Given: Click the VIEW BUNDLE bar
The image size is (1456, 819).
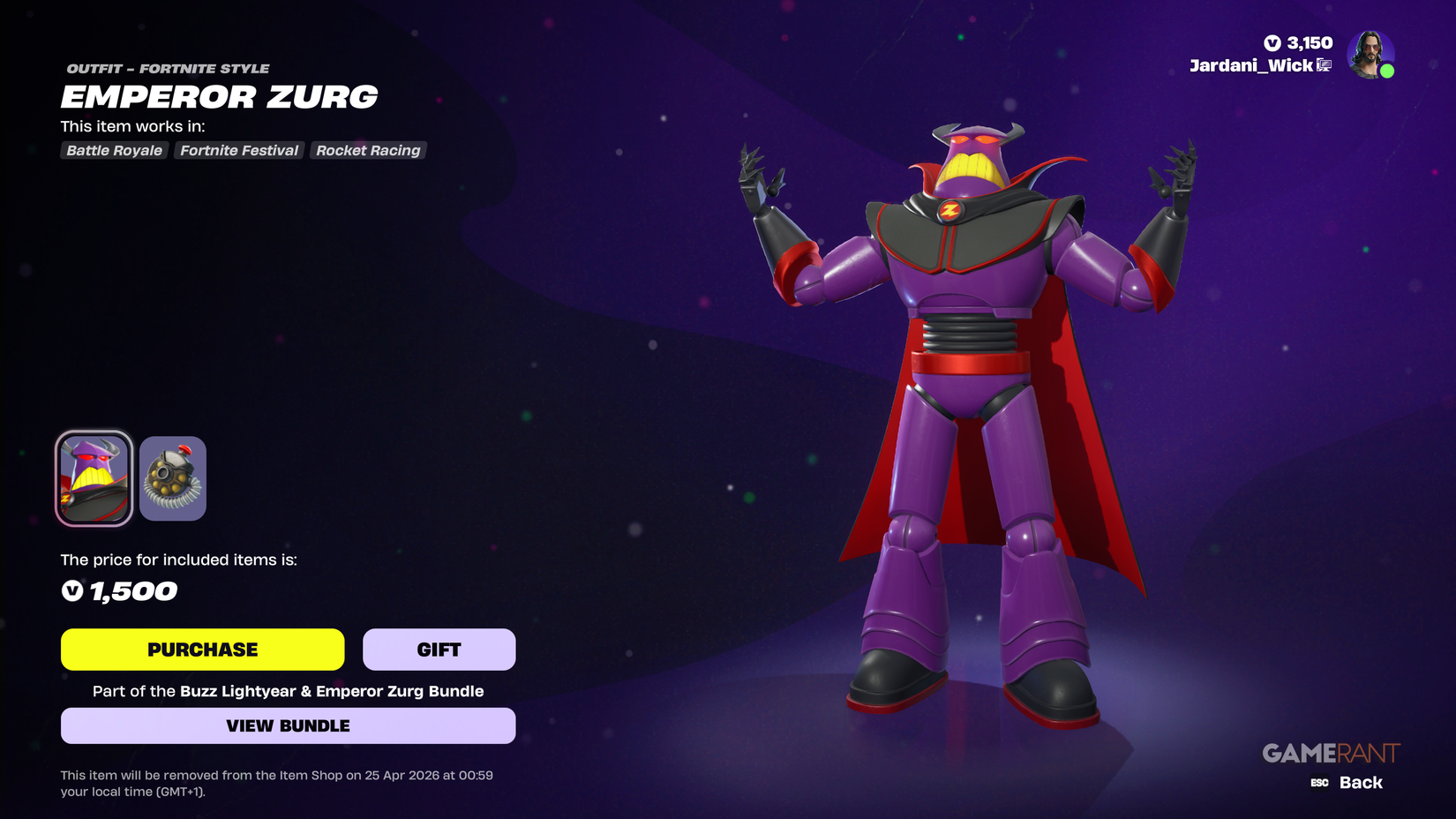Looking at the screenshot, I should coord(288,725).
